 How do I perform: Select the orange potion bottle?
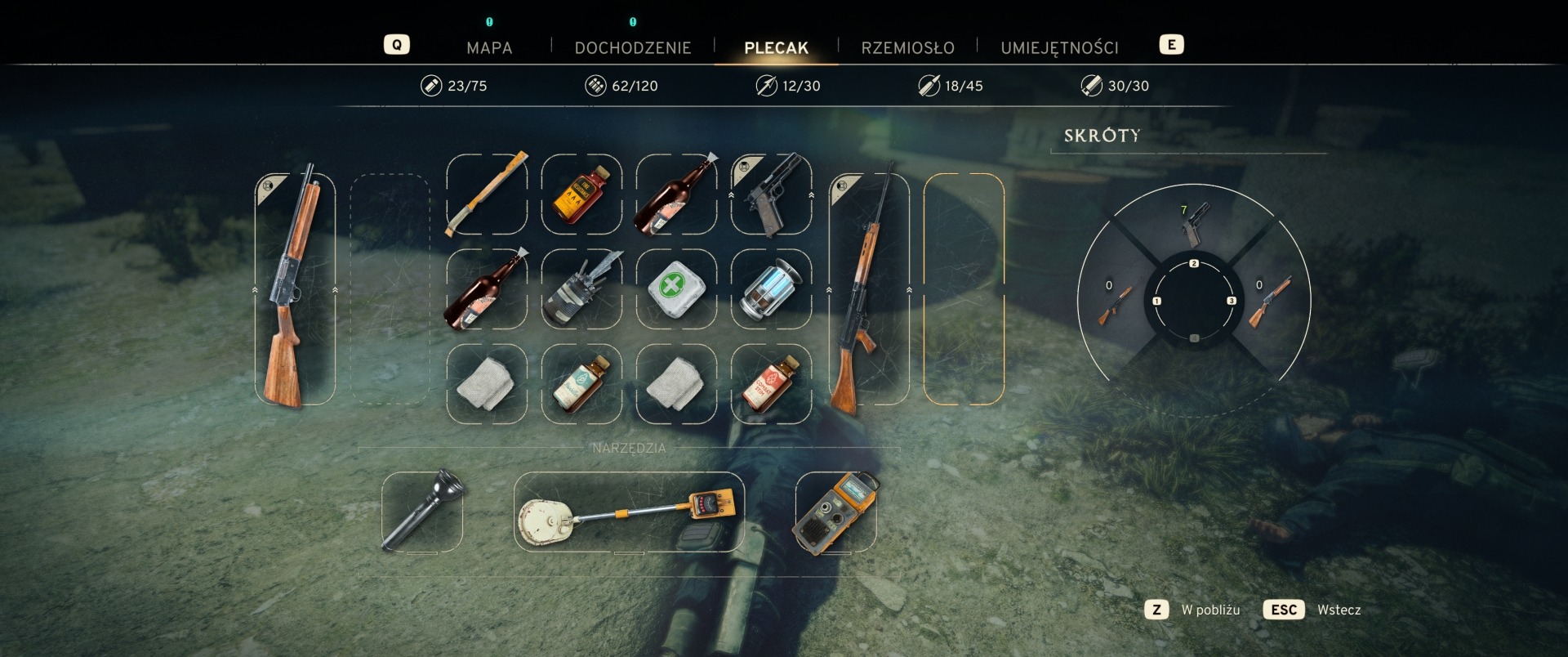pyautogui.click(x=581, y=194)
